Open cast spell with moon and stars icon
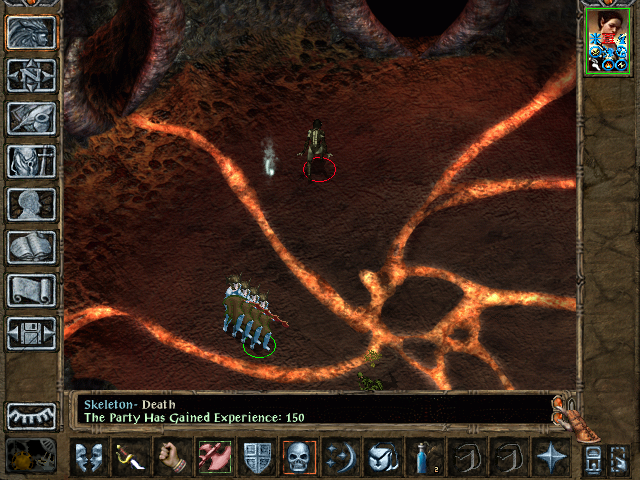Image resolution: width=640 pixels, height=480 pixels. (x=342, y=457)
